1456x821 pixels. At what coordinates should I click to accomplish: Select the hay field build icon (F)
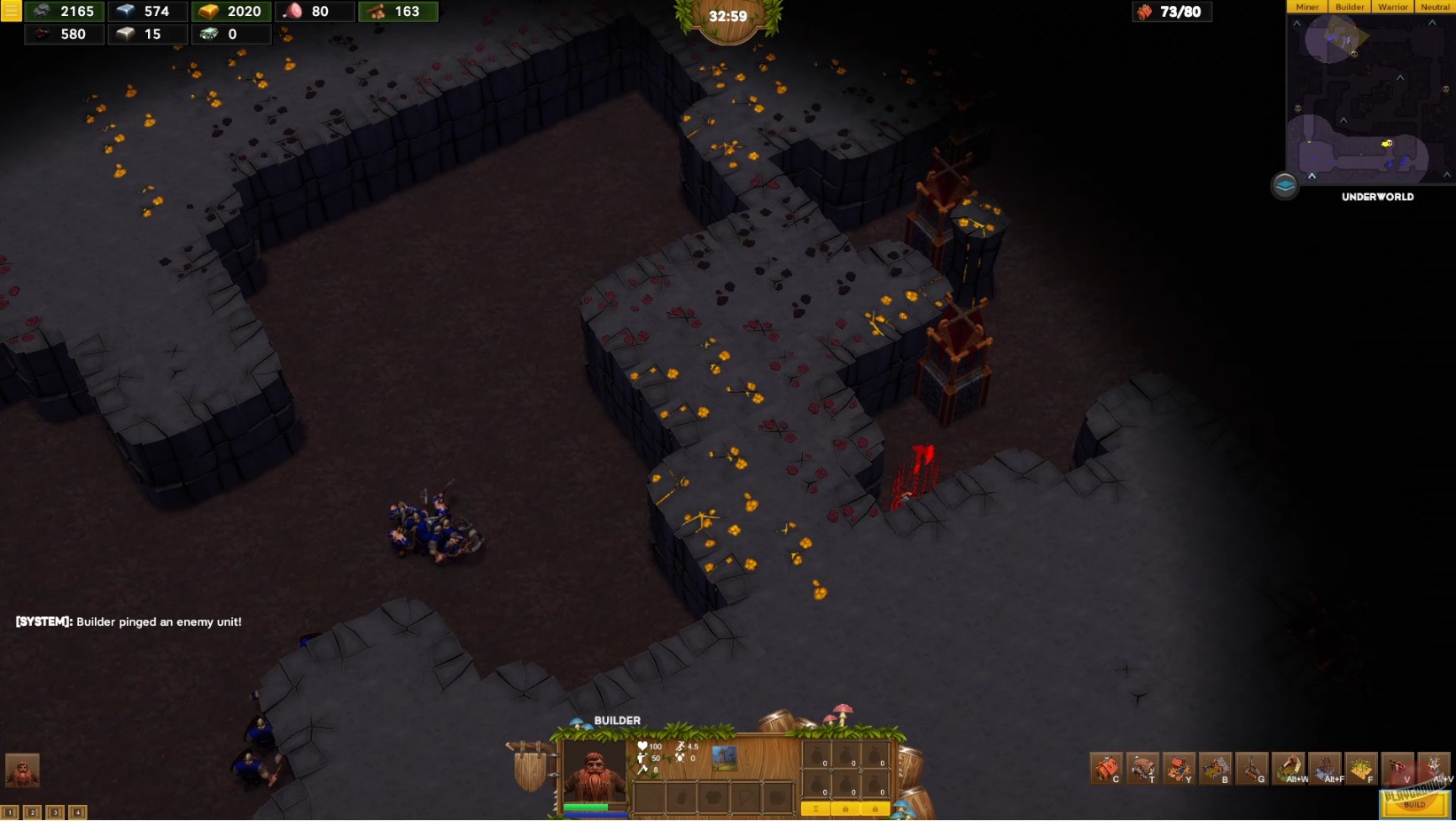[1361, 768]
